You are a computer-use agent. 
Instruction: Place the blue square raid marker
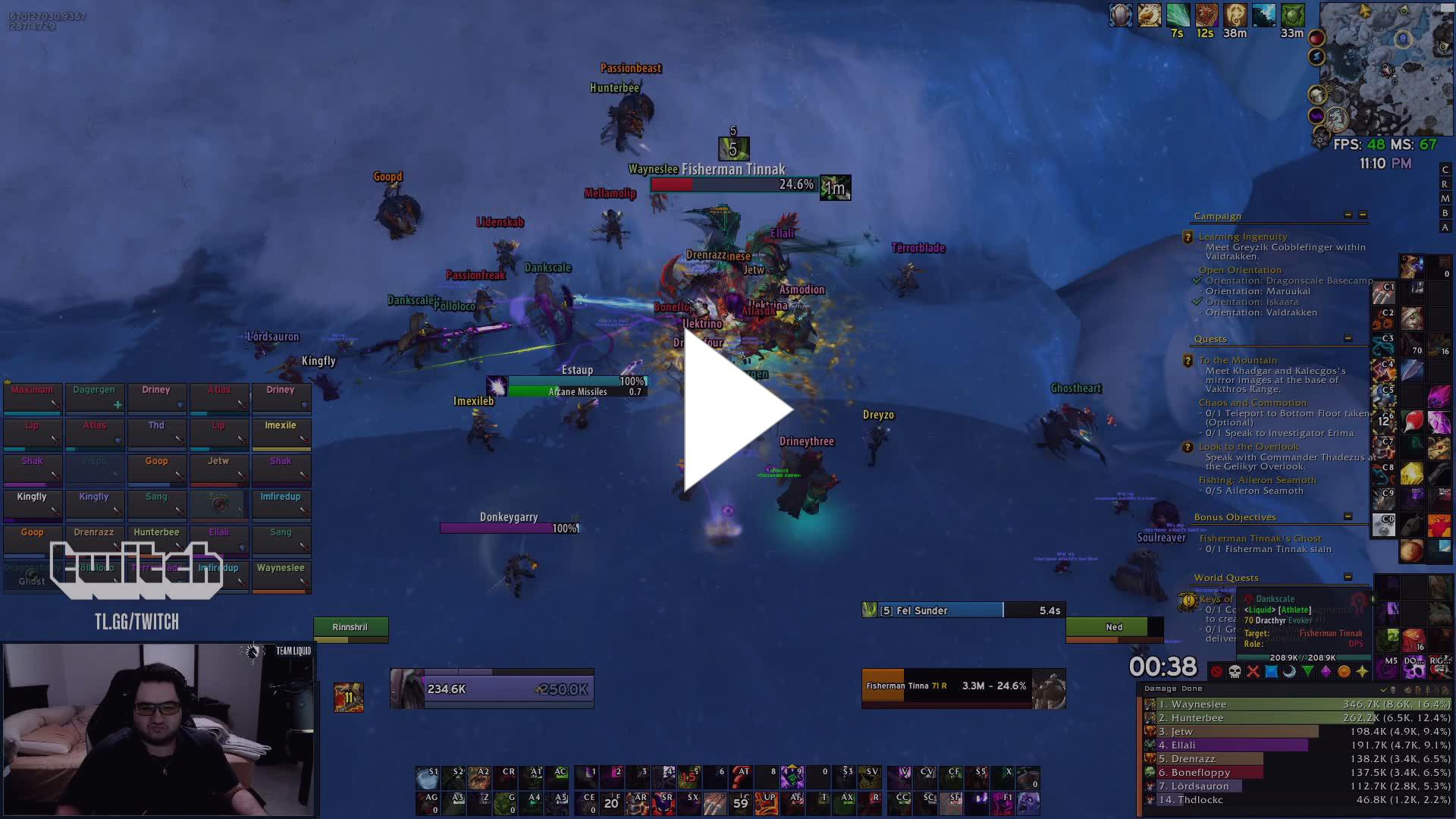point(1271,672)
